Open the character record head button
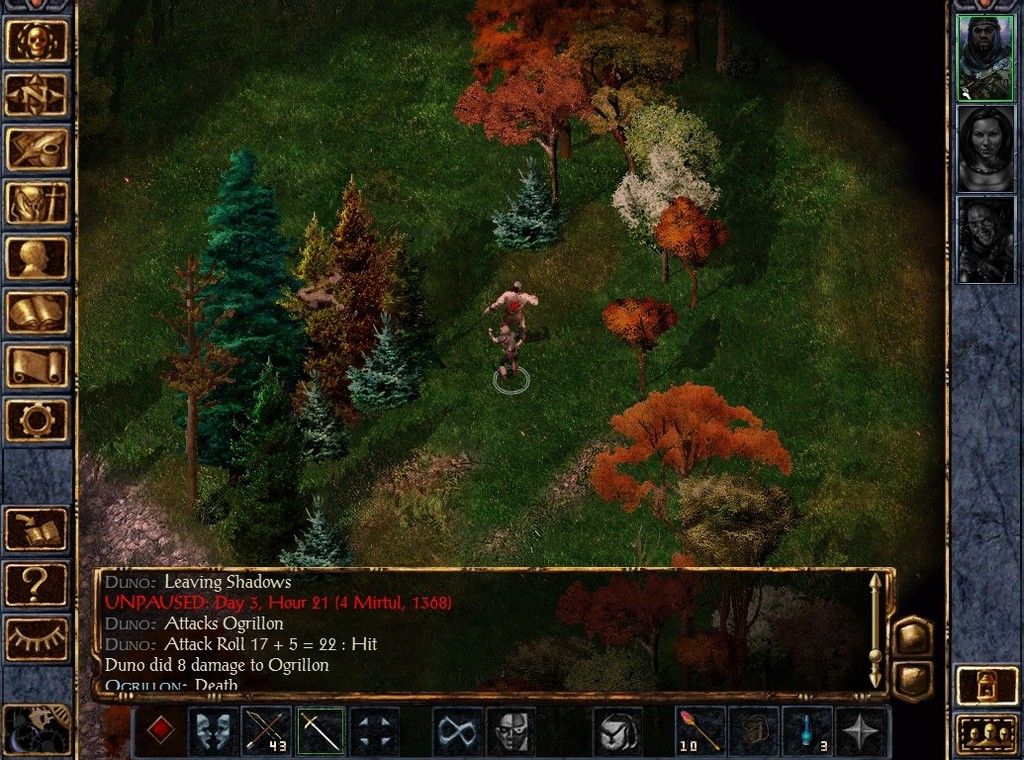 (38, 257)
